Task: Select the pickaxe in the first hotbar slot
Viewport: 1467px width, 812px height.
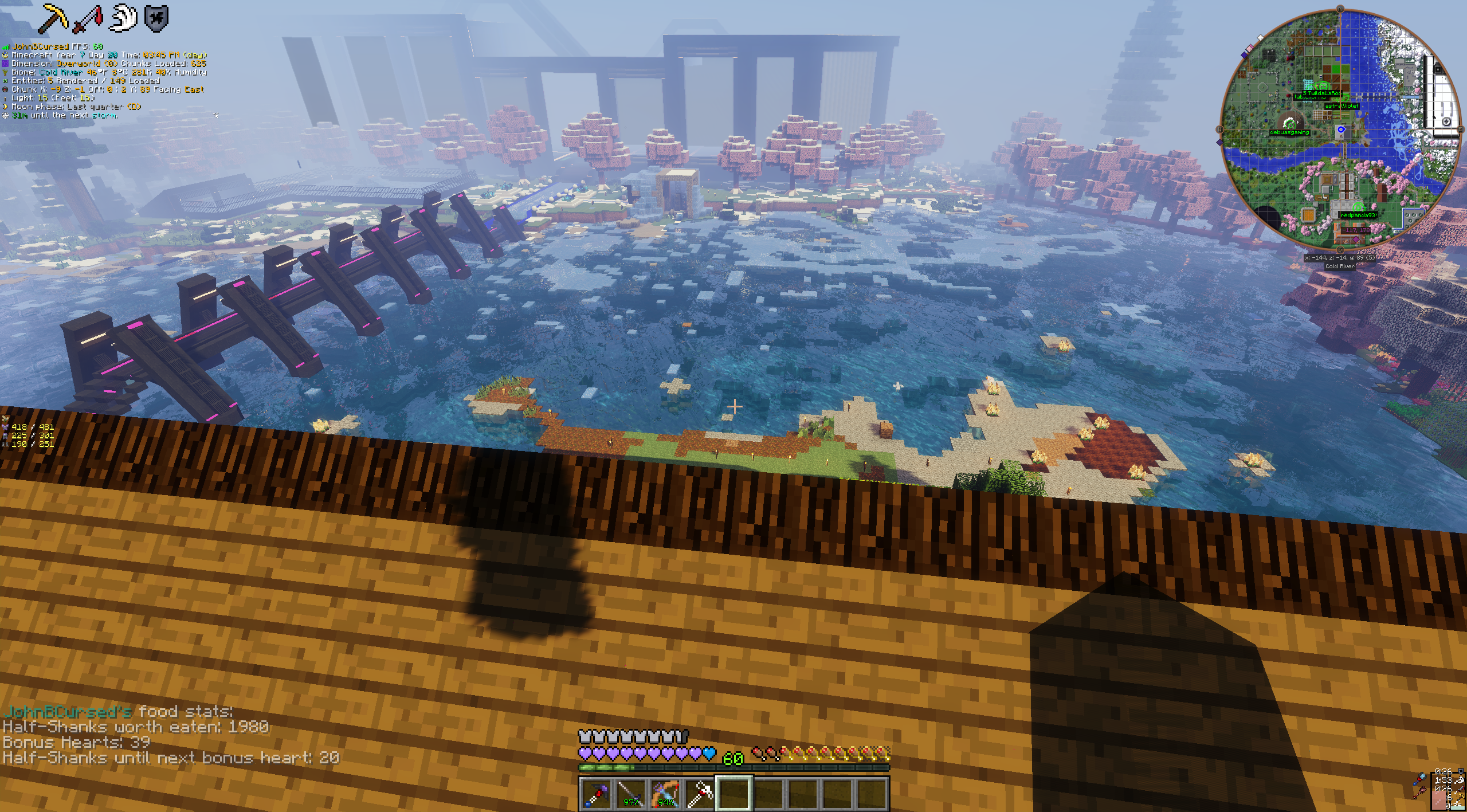Action: [x=596, y=794]
